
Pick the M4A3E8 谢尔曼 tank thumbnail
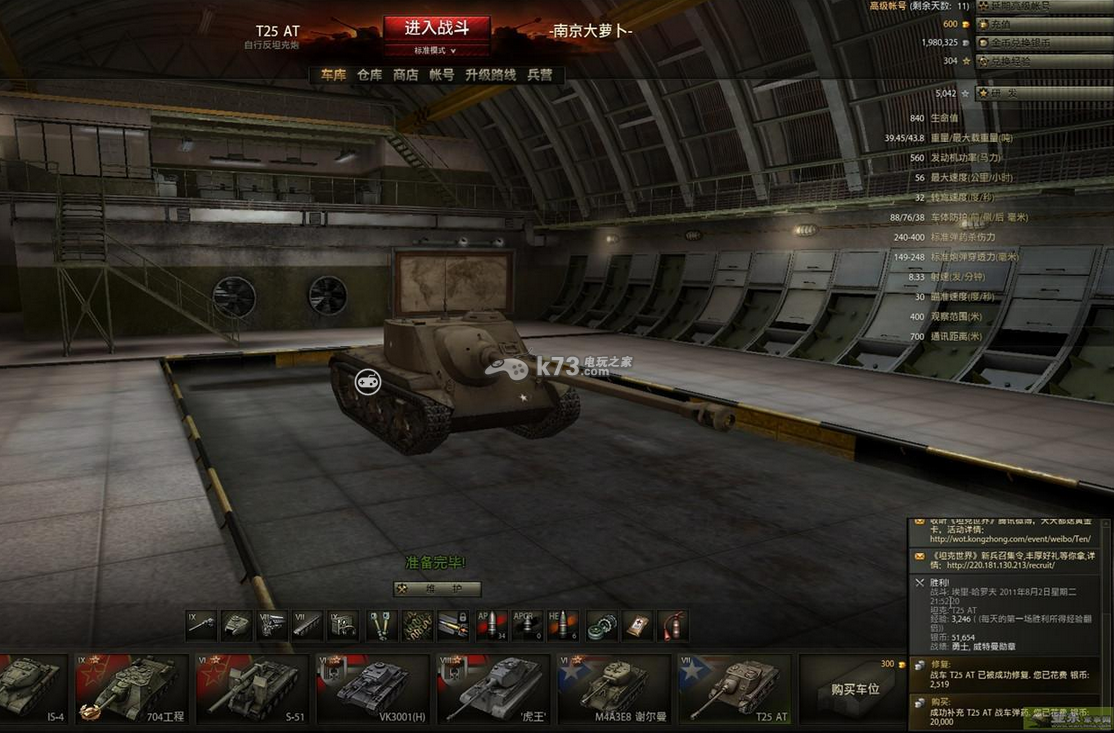pyautogui.click(x=613, y=687)
